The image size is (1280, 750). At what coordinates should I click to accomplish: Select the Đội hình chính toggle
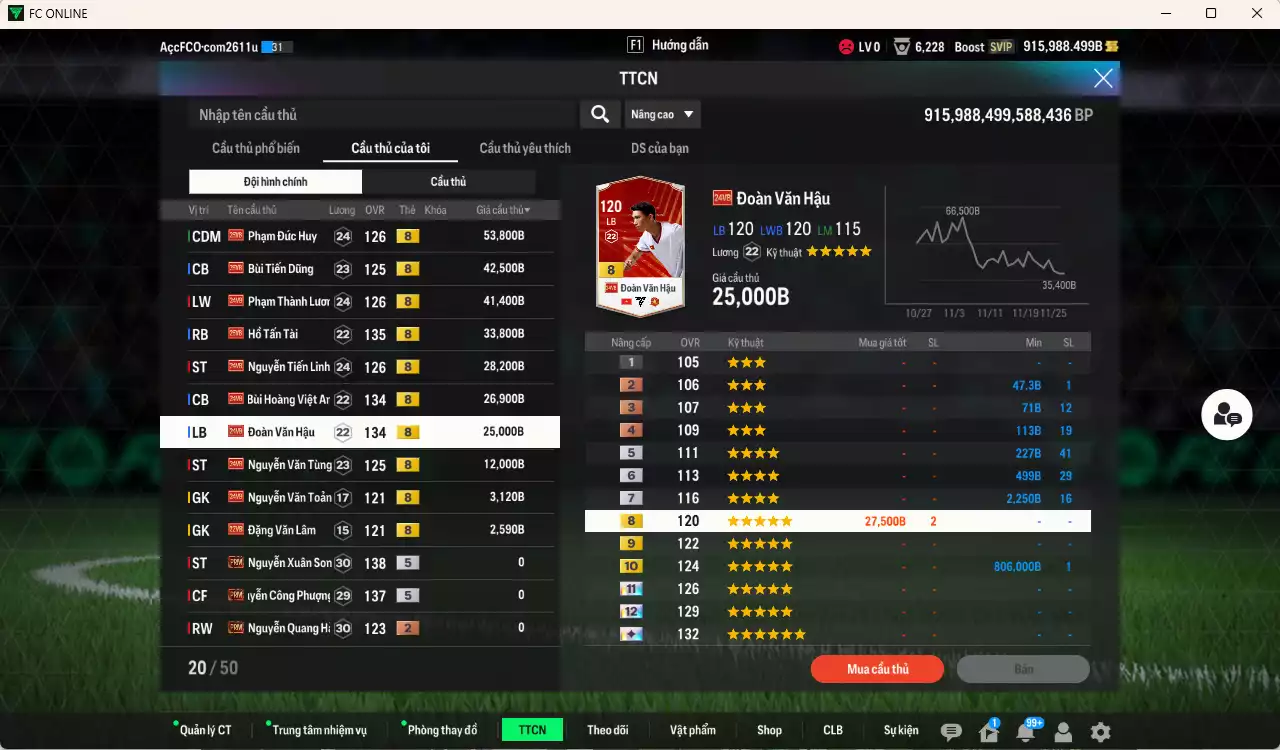click(x=275, y=182)
